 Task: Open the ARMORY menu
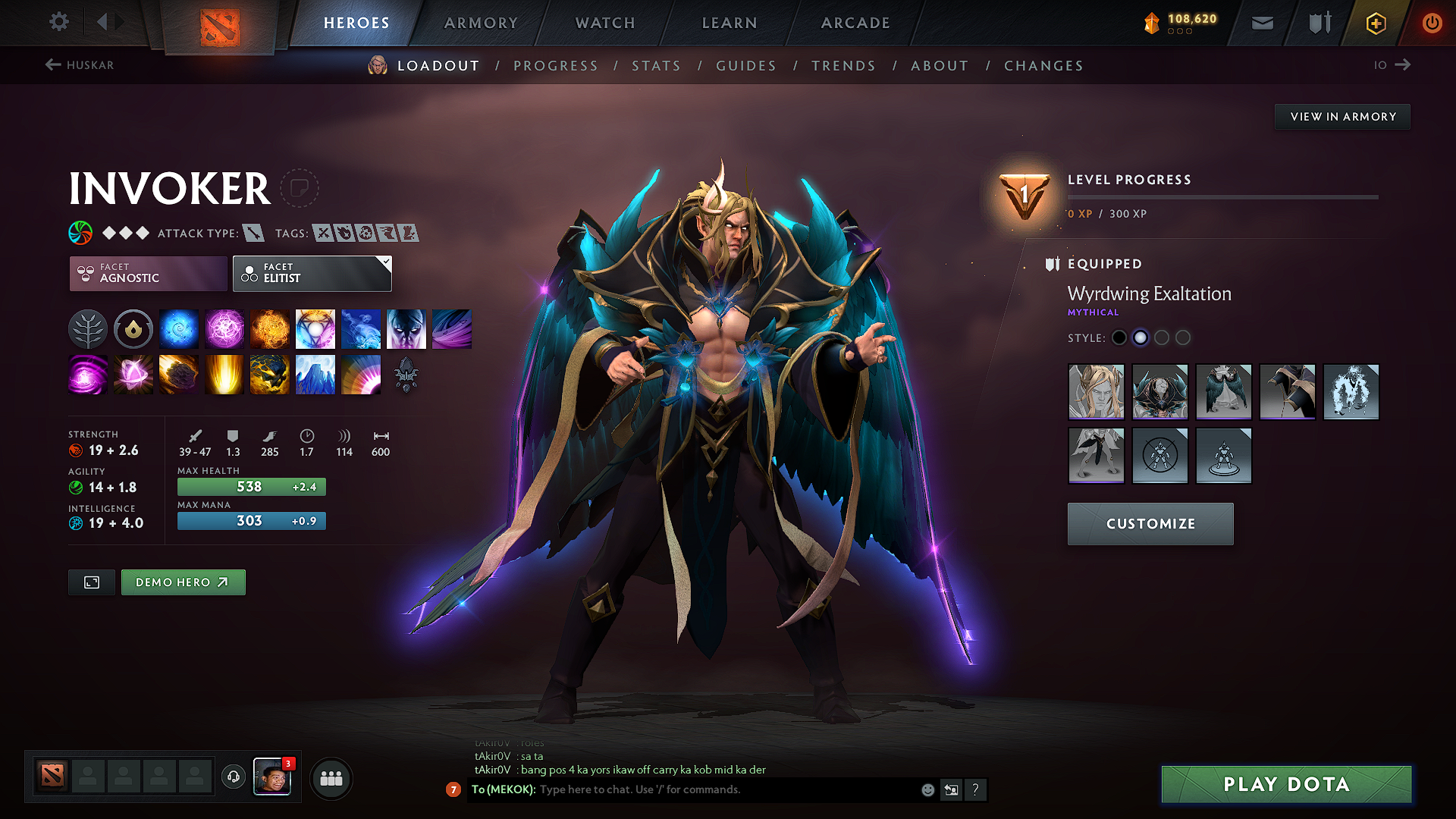pos(481,22)
